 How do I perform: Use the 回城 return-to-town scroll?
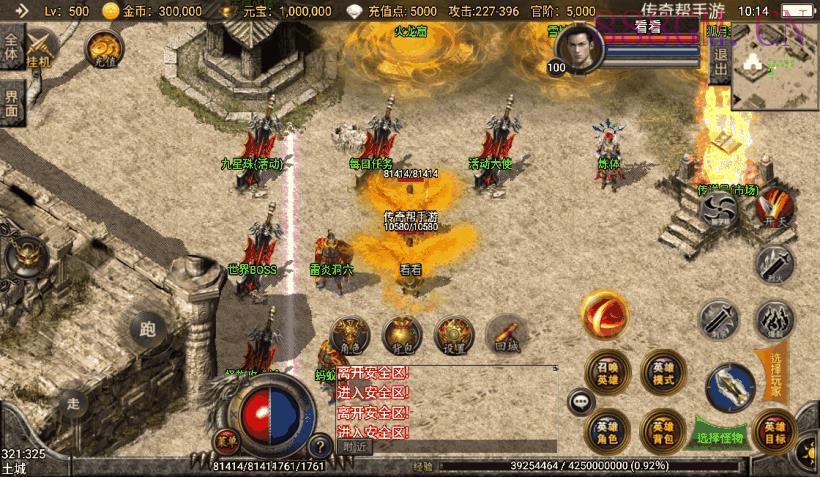[x=507, y=333]
